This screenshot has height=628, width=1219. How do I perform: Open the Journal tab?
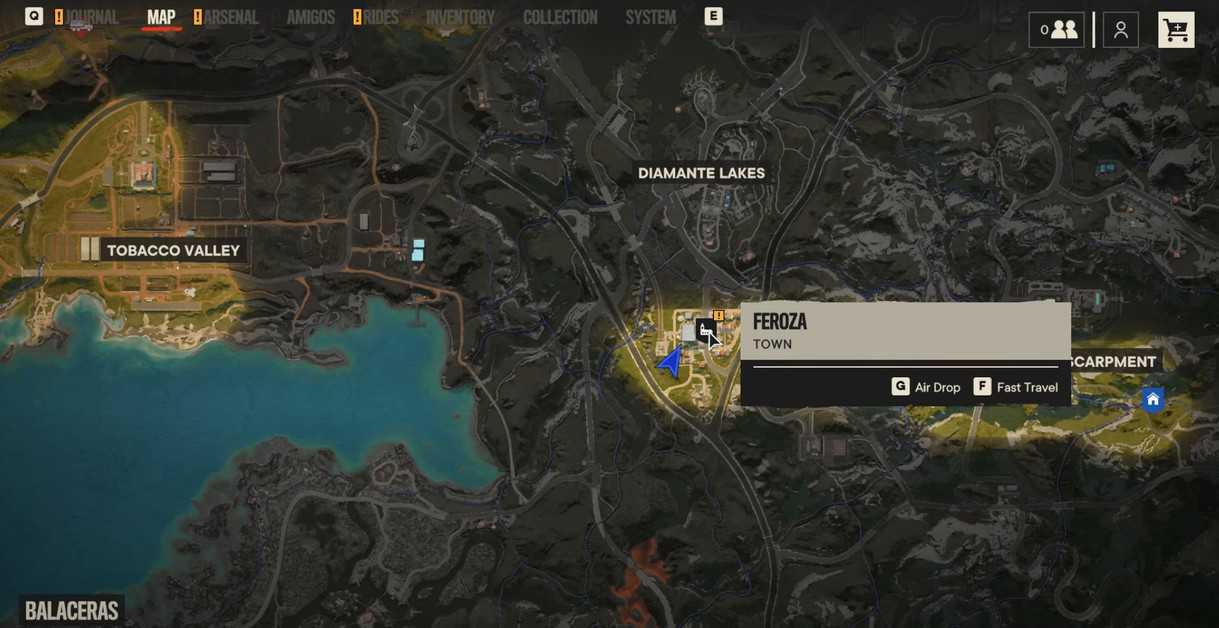tap(92, 17)
